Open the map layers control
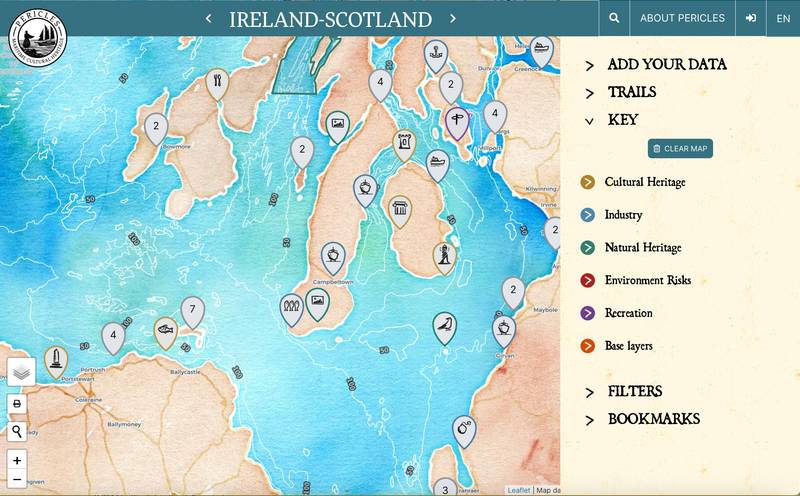 [x=21, y=372]
